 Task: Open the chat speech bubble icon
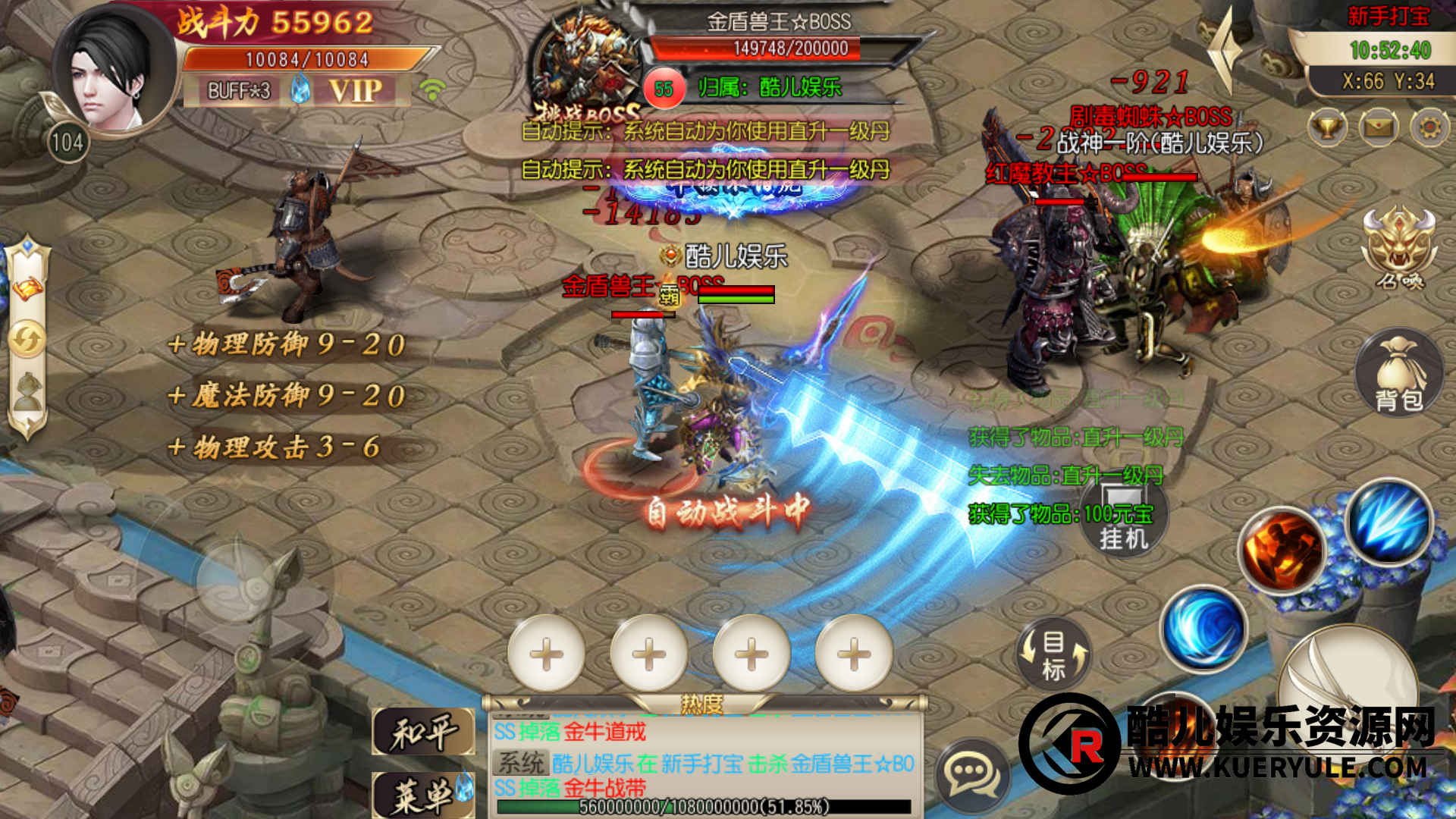coord(972,775)
